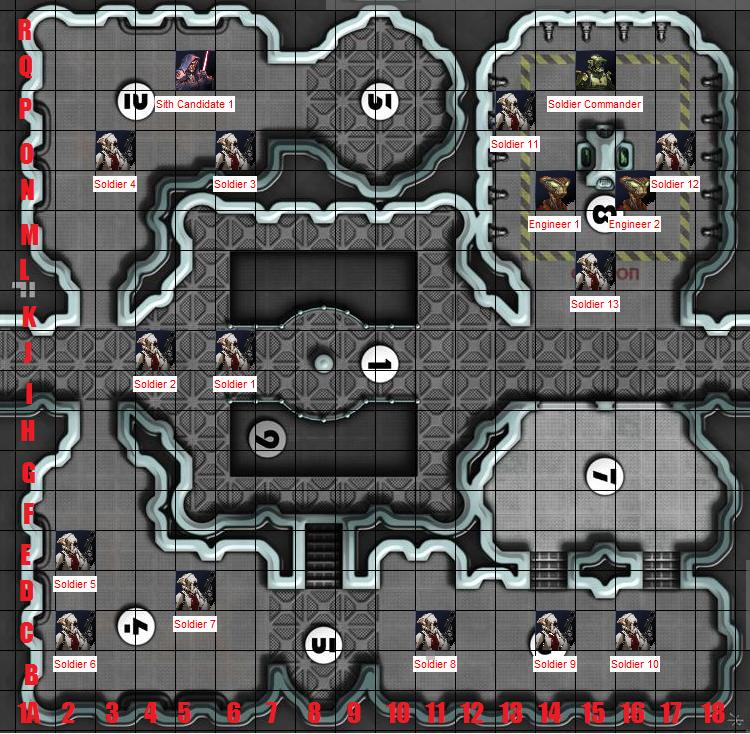Pick the Soldier 4 token
The image size is (750, 734).
click(115, 150)
